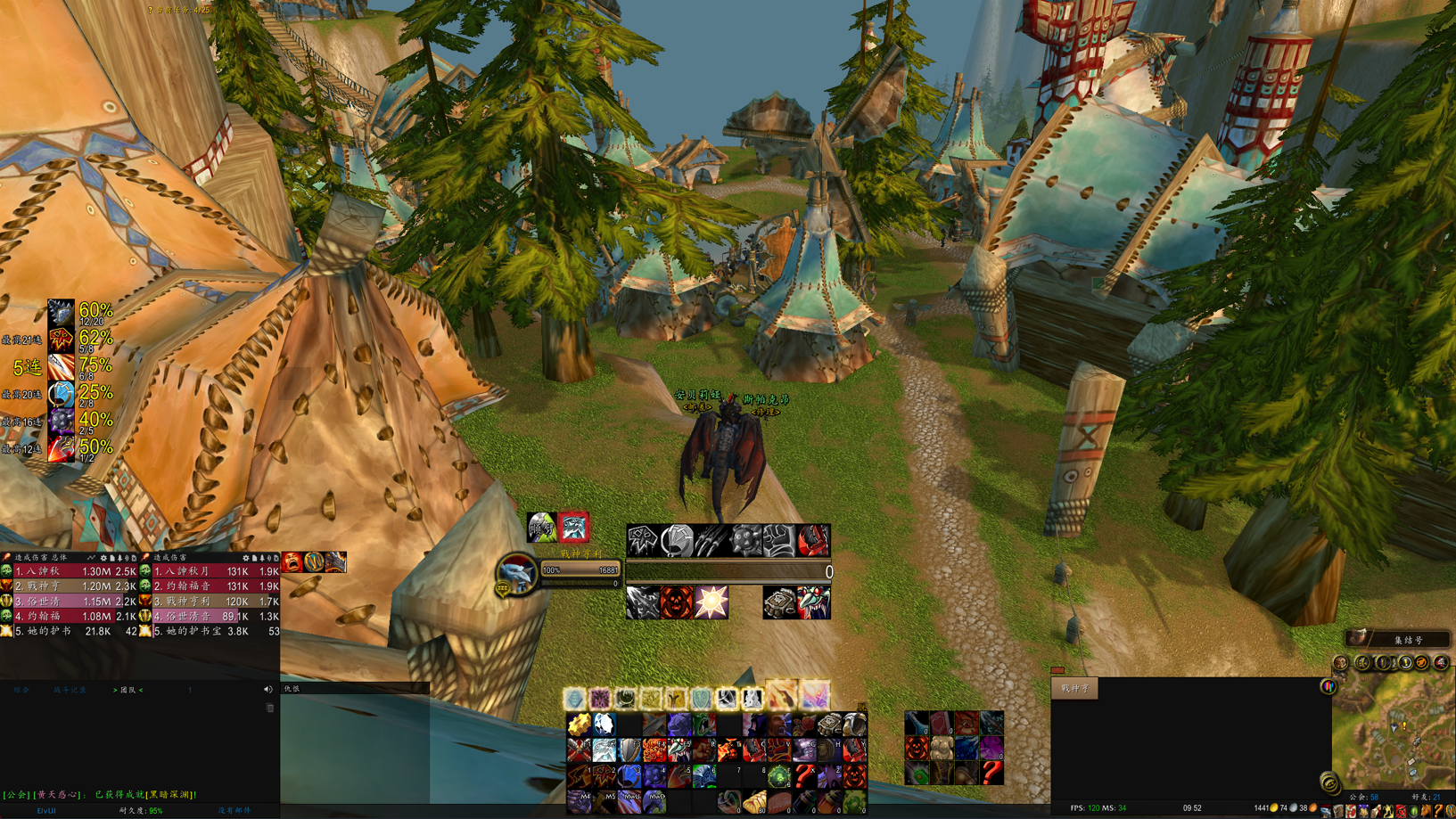Click the red skull ability icon
The width and height of the screenshot is (1456, 819).
(x=677, y=603)
